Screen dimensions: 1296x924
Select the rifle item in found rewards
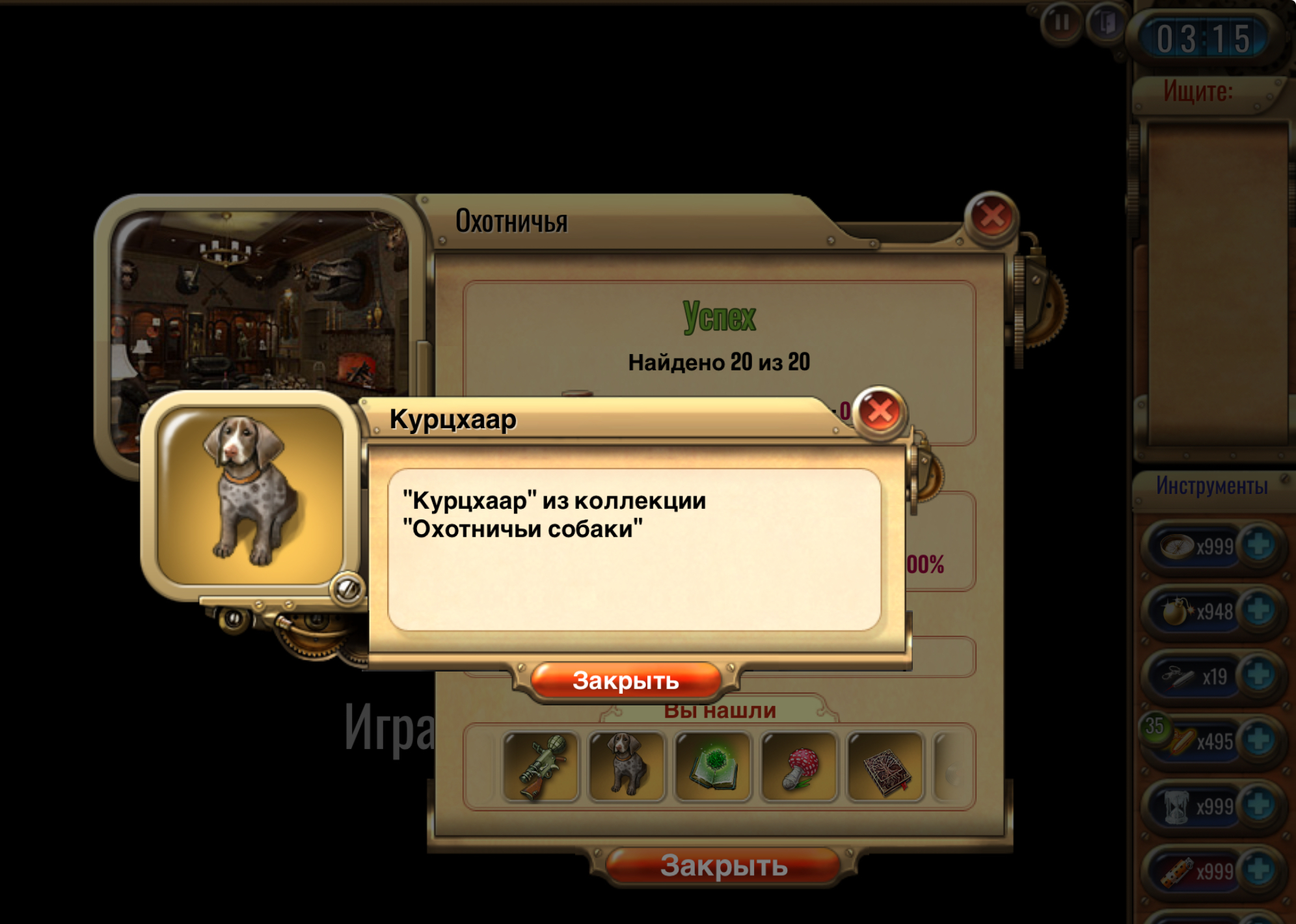click(541, 767)
